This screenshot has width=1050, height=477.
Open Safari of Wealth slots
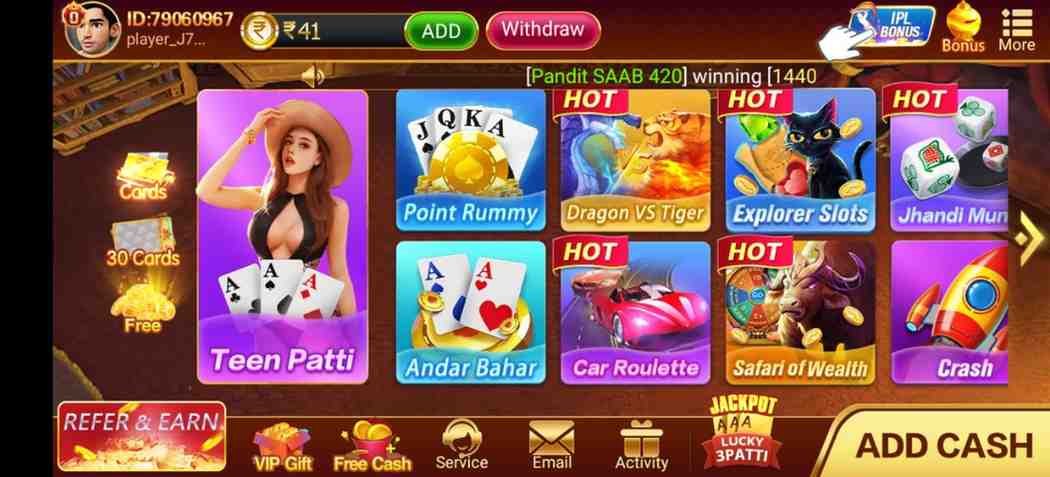800,312
